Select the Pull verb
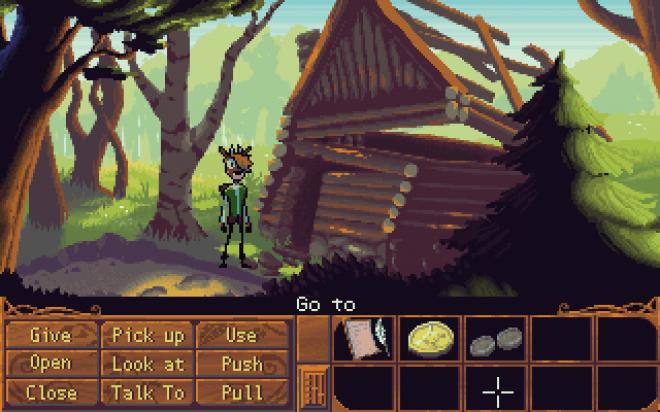The height and width of the screenshot is (412, 660). [x=241, y=391]
